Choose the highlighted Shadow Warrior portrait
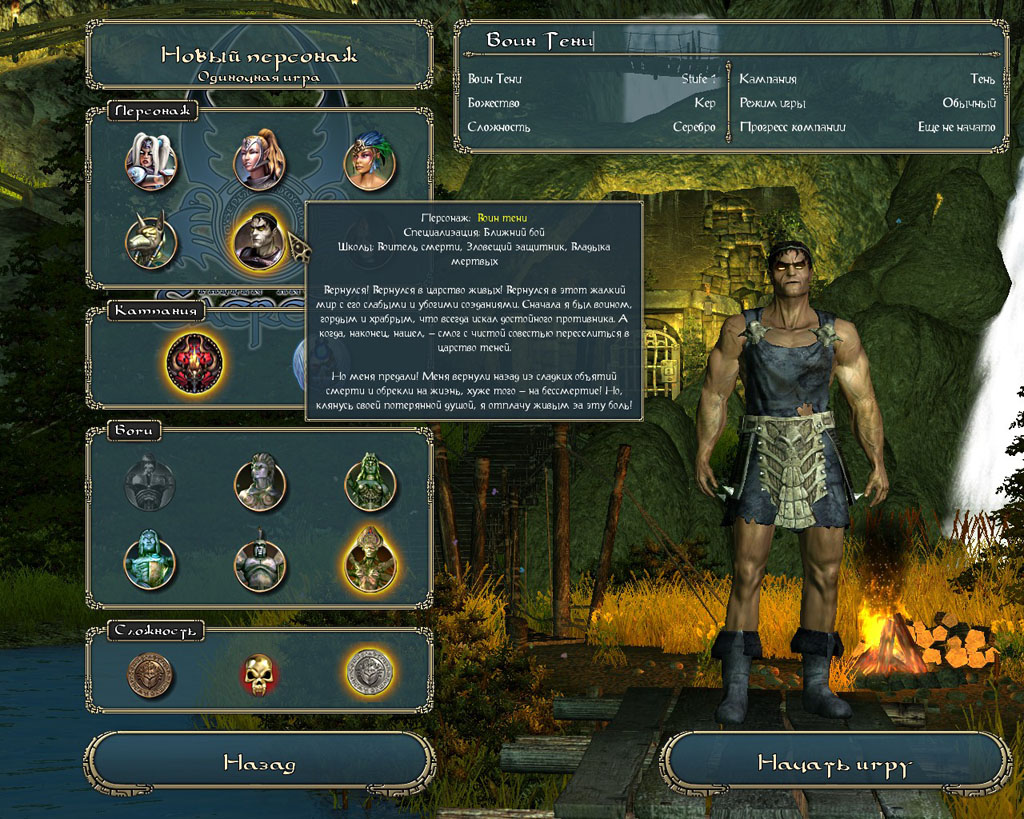Screen dimensions: 1024x819 pos(260,241)
